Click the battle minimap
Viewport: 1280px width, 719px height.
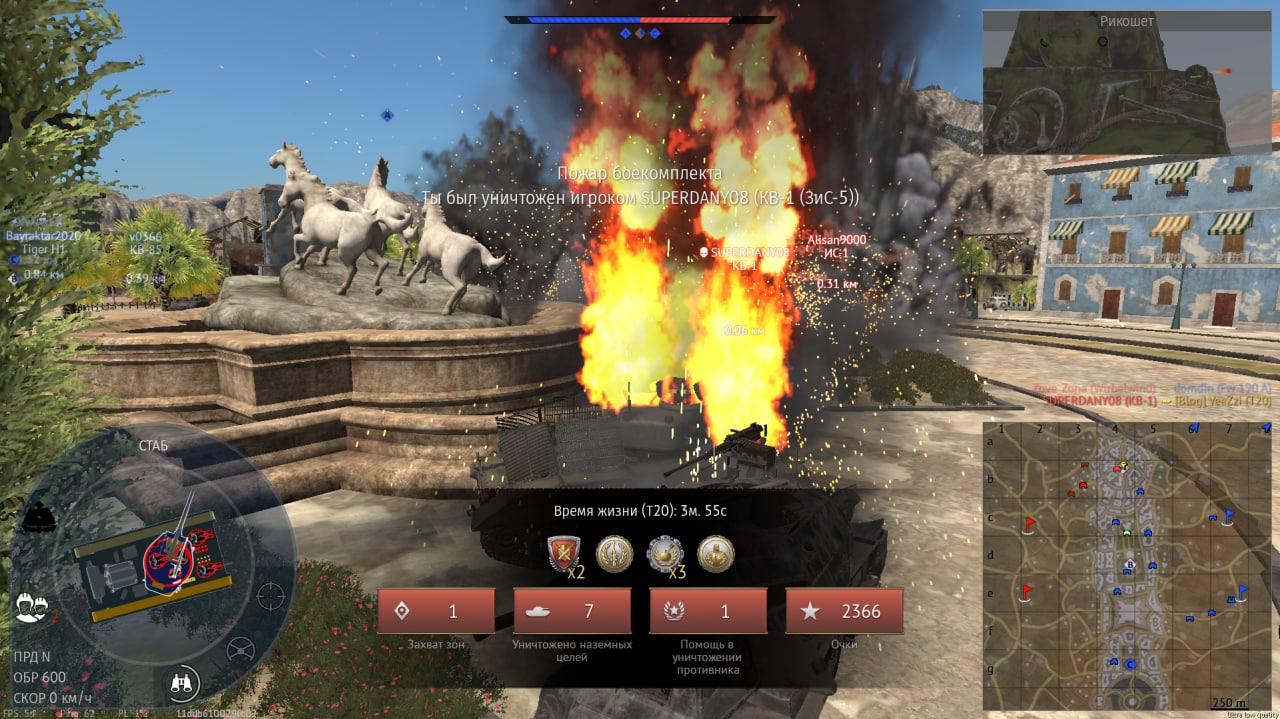coord(1127,565)
